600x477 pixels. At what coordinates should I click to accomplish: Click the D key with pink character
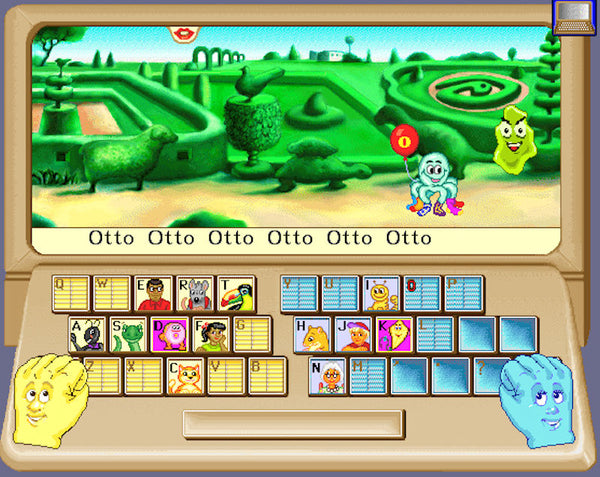click(169, 335)
